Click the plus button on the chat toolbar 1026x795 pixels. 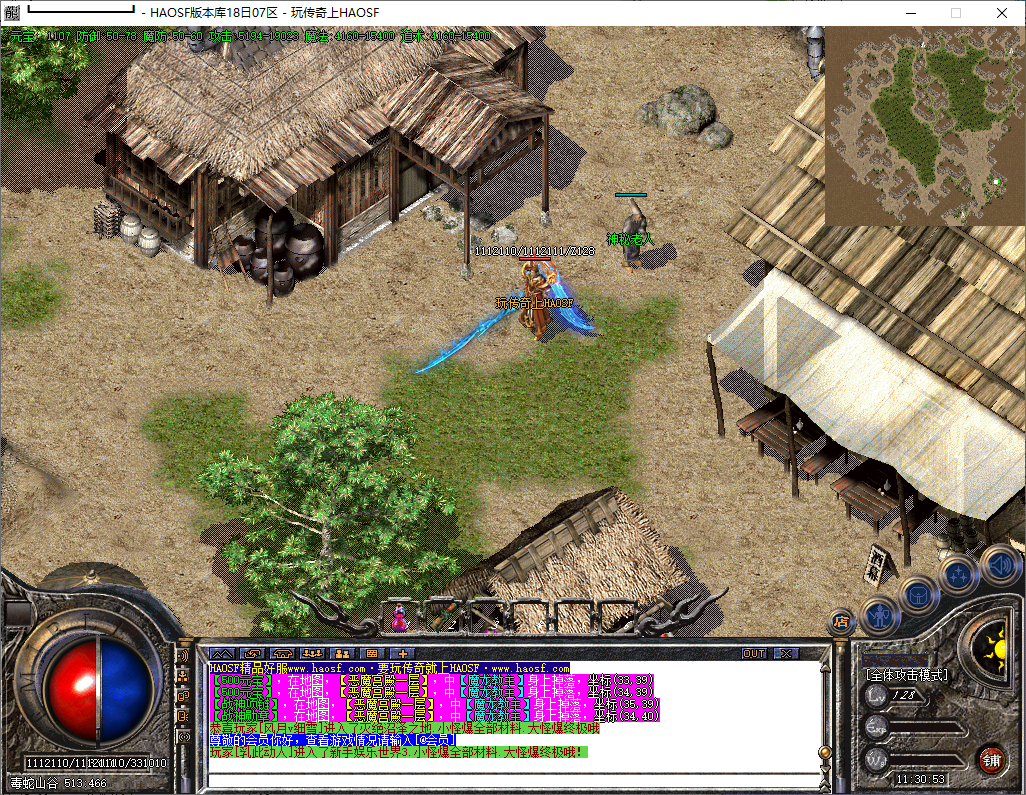point(405,653)
